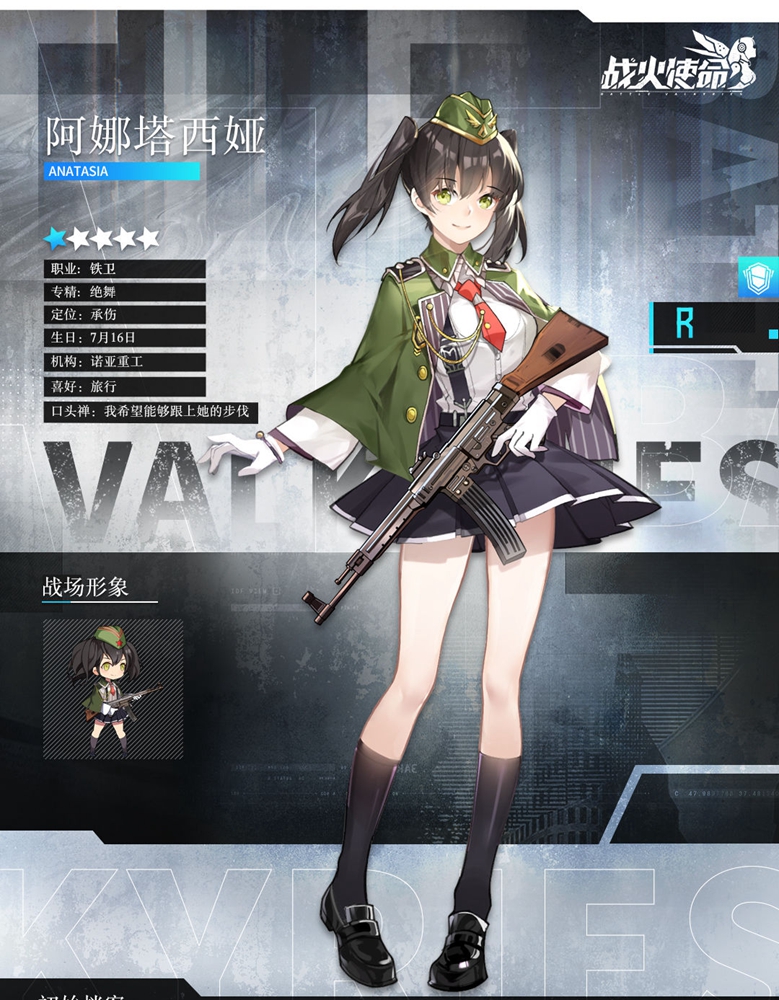779x1000 pixels.
Task: Select the blue shield class icon
Action: coord(758,276)
